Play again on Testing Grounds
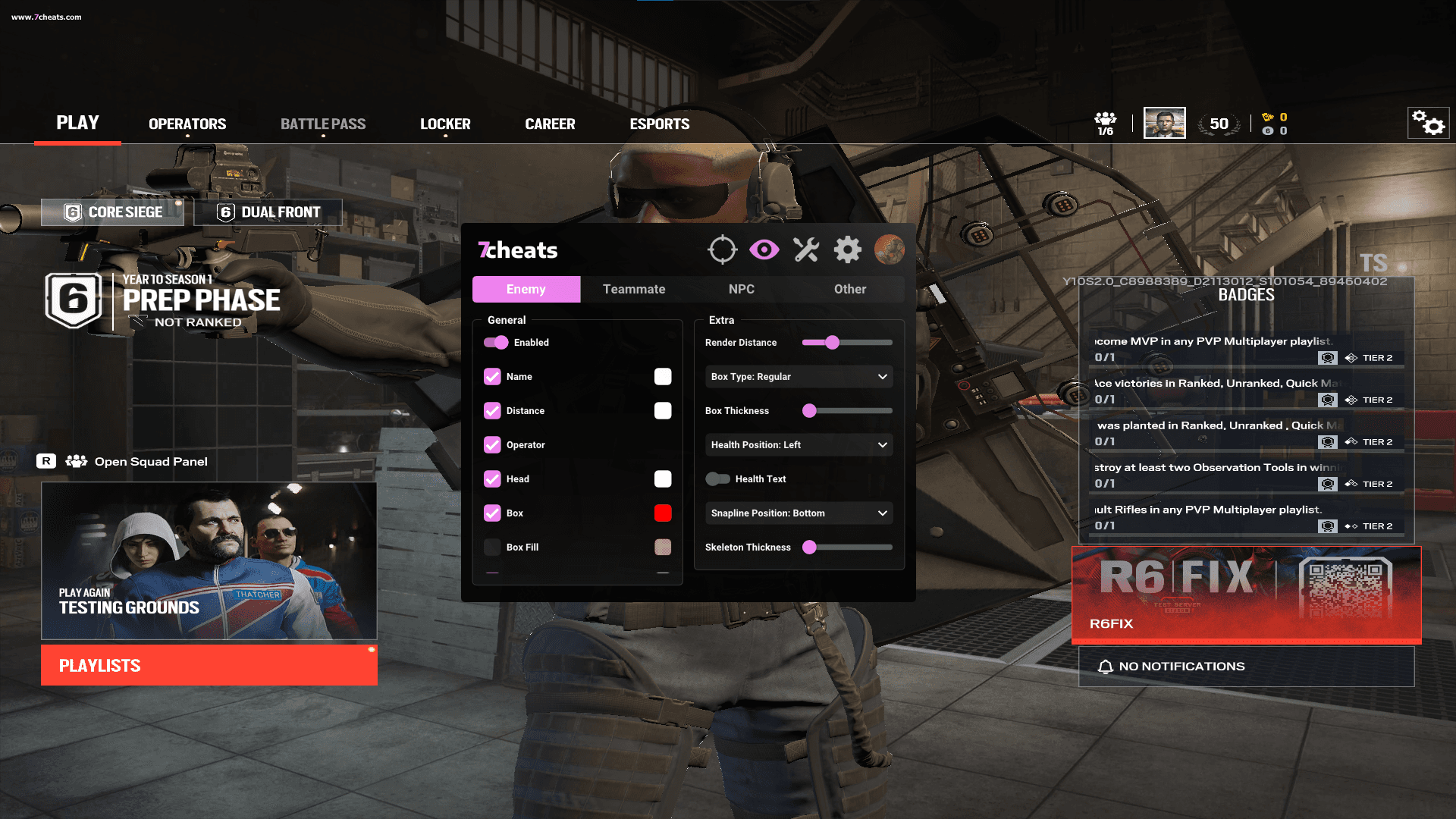Screen dimensions: 1456x819 [209, 561]
